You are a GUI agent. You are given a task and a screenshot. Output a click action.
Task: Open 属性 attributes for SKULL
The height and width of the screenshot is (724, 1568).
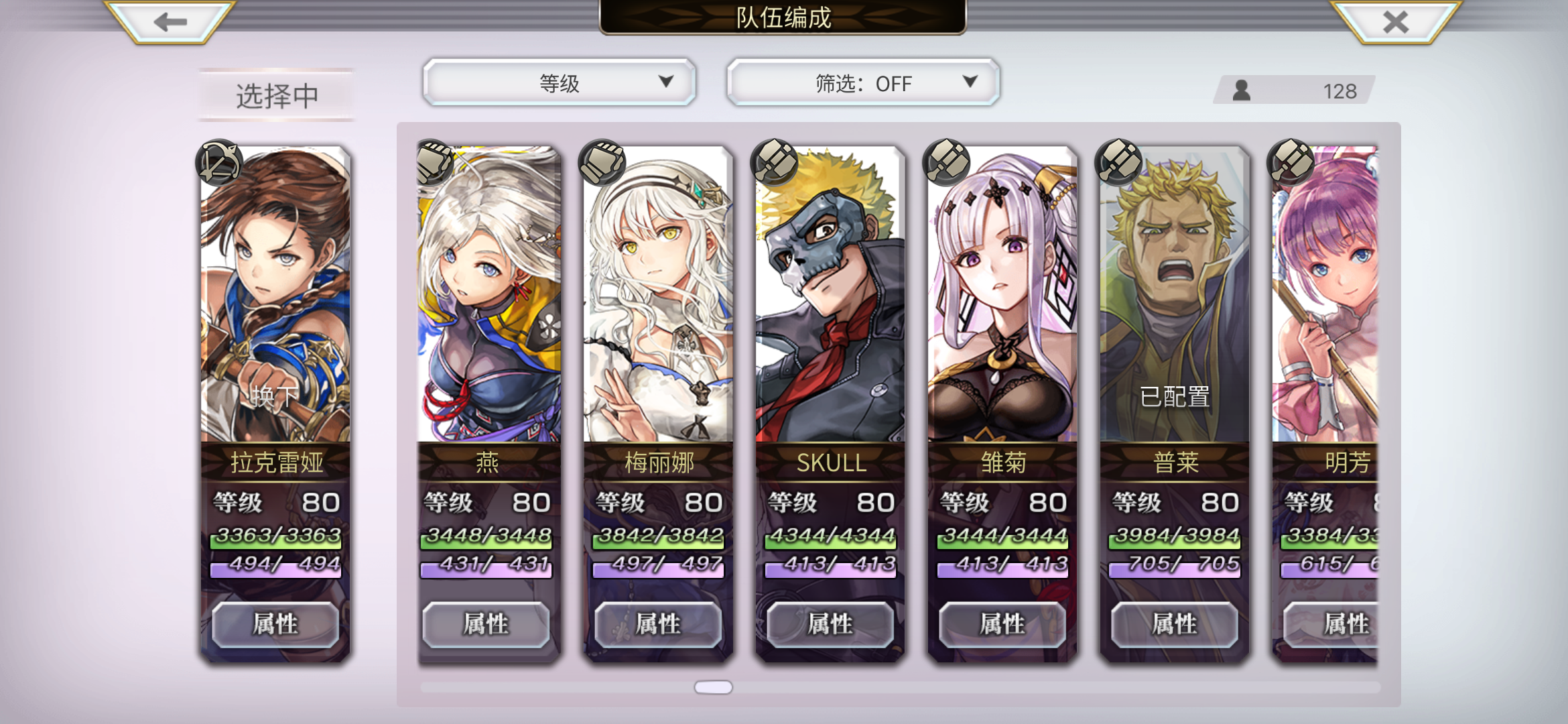click(831, 623)
